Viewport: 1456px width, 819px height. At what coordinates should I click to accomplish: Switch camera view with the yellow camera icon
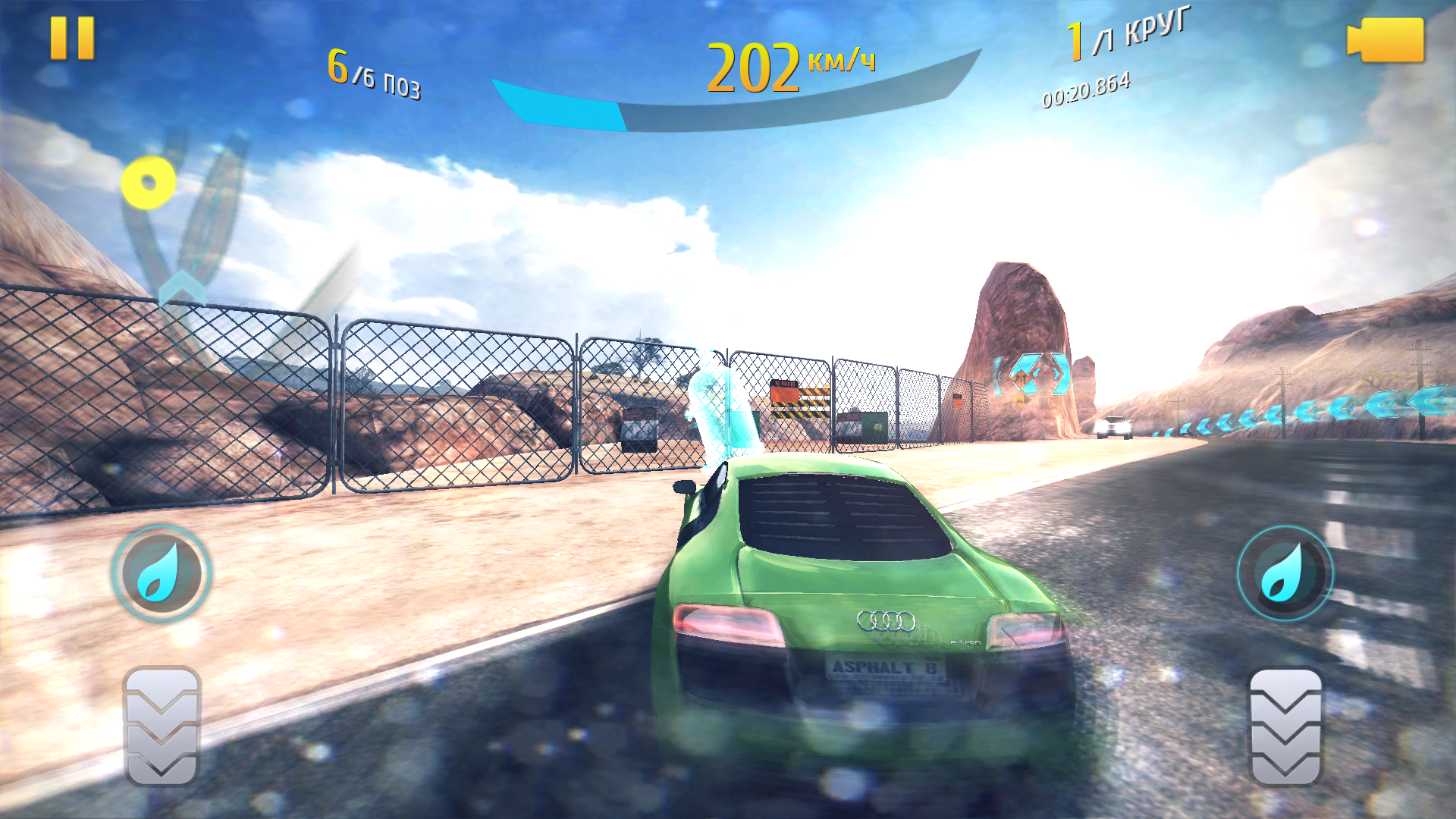coord(1385,39)
